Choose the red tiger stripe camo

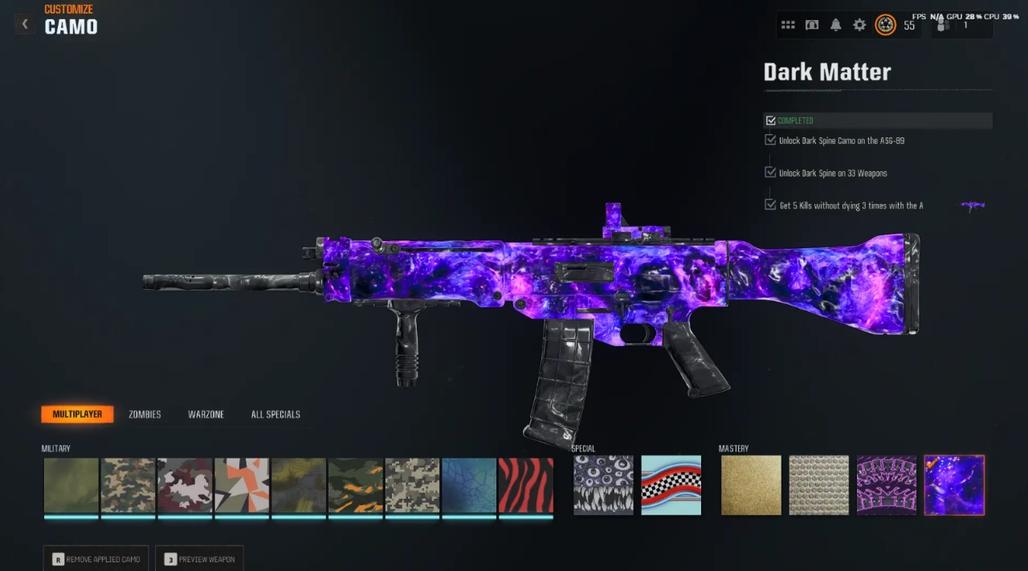click(x=525, y=486)
